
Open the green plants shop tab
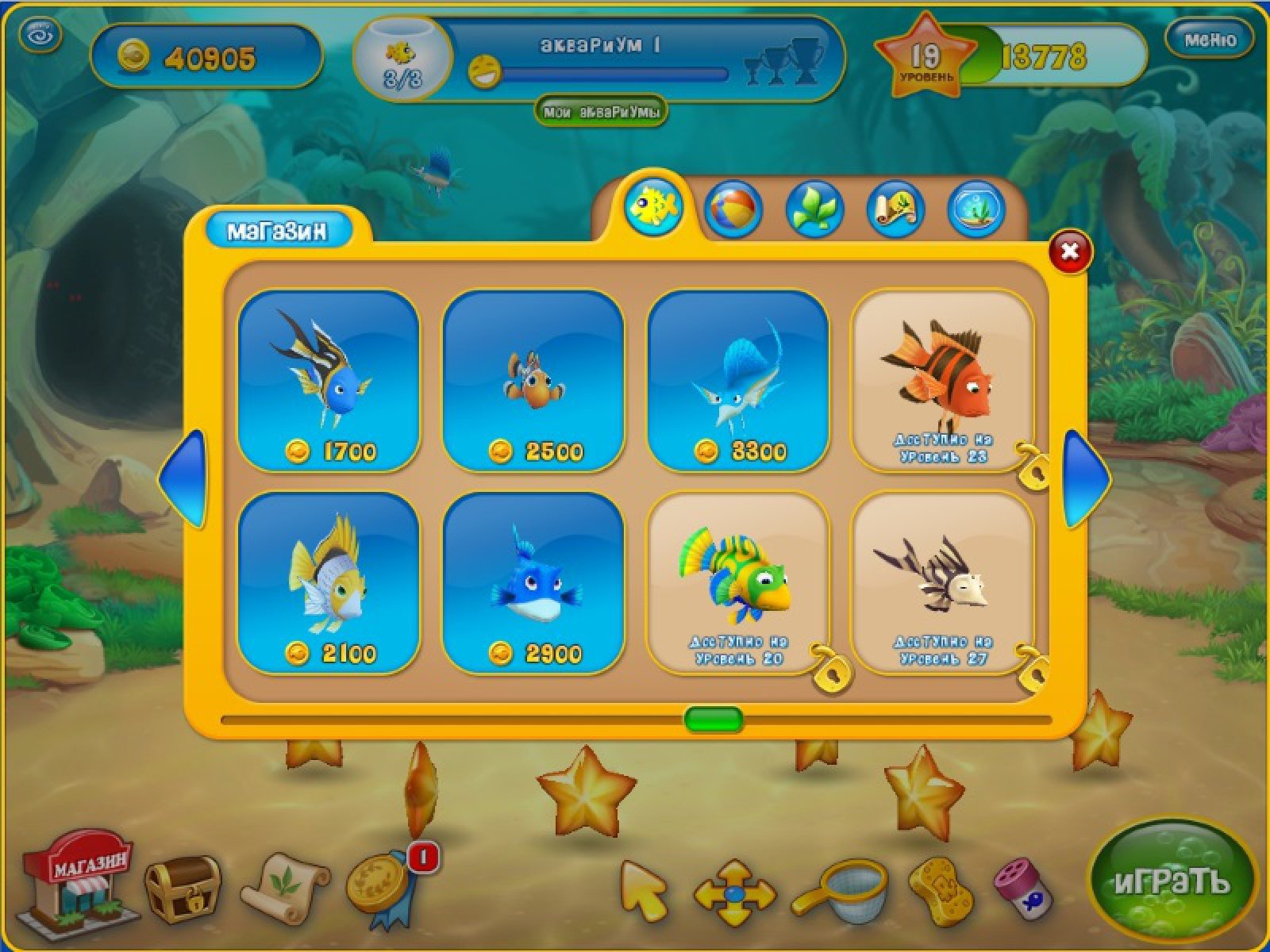pos(814,209)
